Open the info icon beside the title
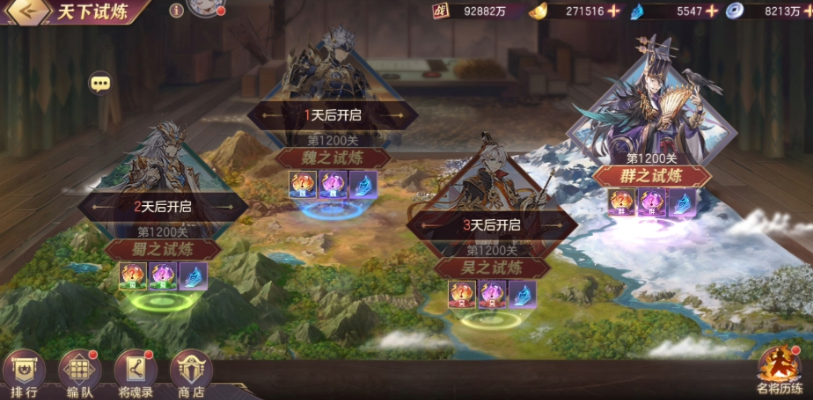813x400 pixels. pyautogui.click(x=176, y=11)
